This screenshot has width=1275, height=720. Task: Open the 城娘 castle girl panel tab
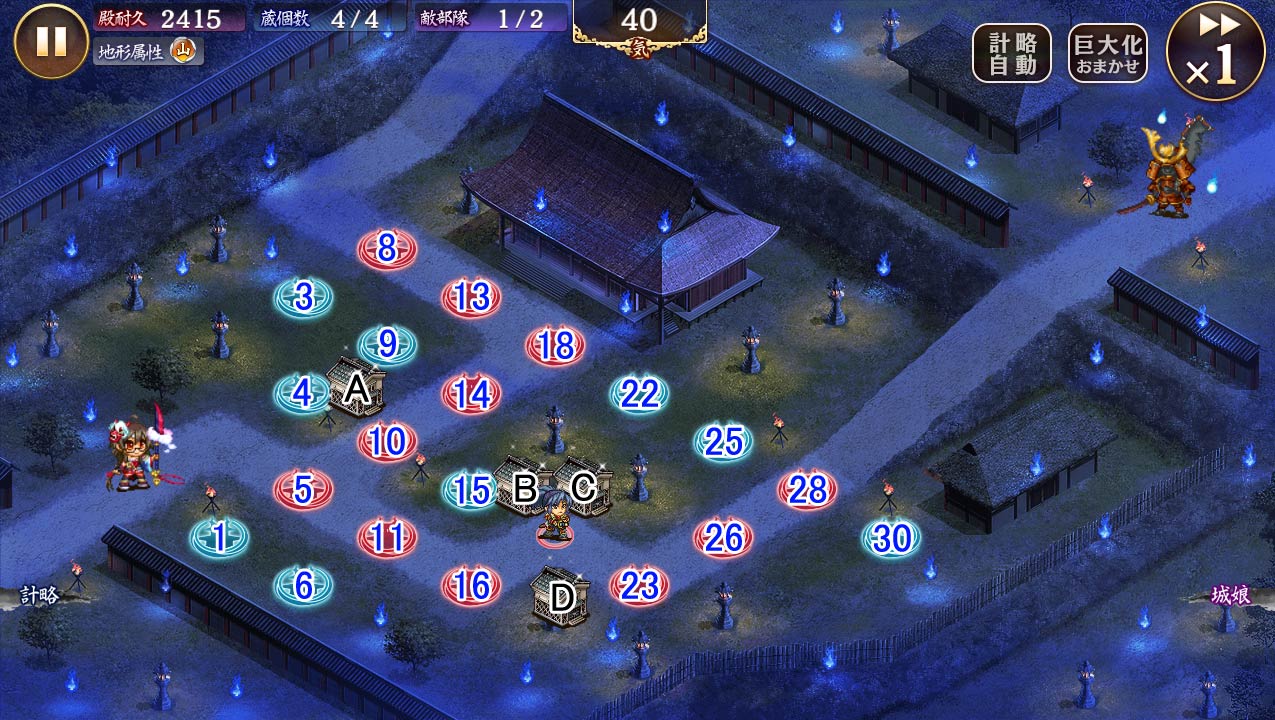pos(1231,595)
